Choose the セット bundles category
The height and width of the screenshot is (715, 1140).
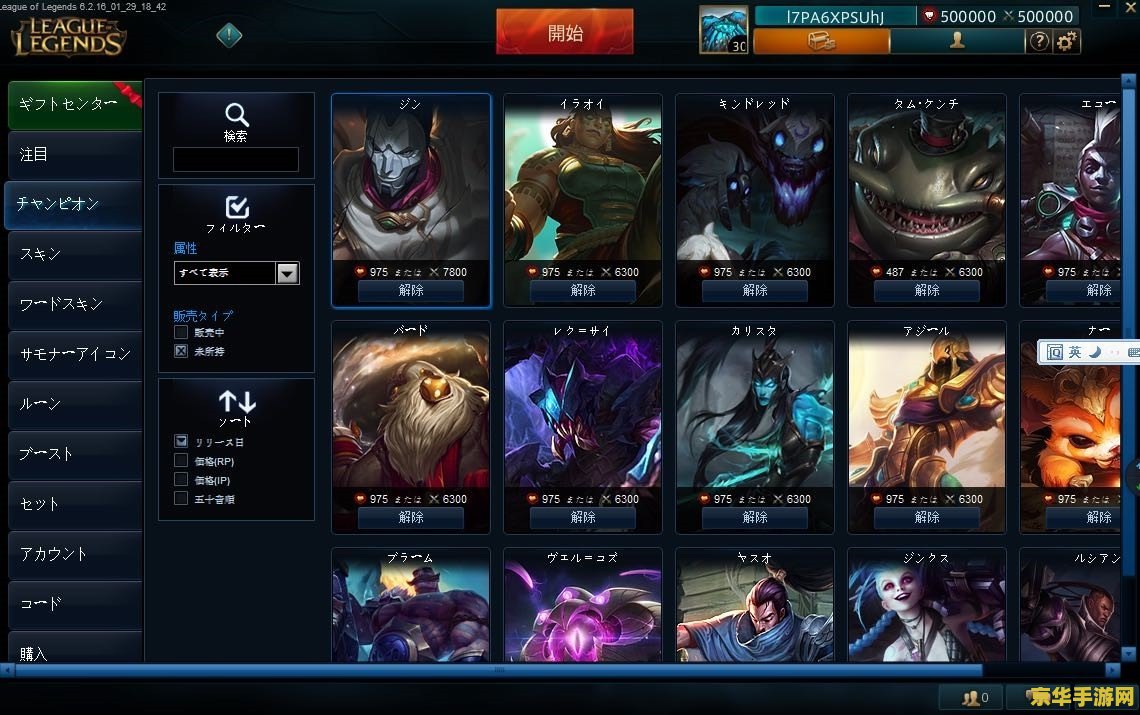pos(74,504)
